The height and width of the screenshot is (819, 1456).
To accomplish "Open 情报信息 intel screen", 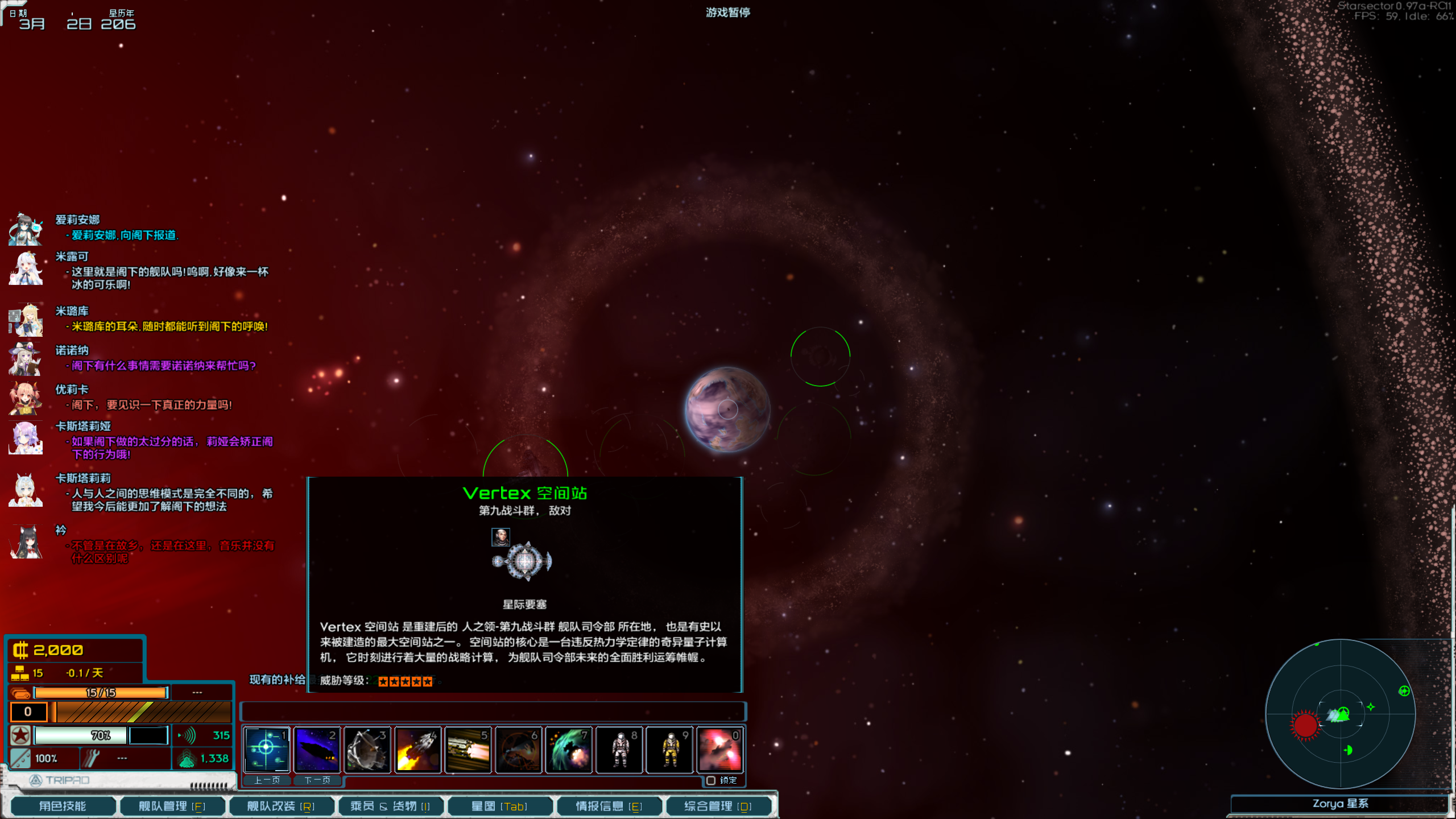I will (609, 806).
